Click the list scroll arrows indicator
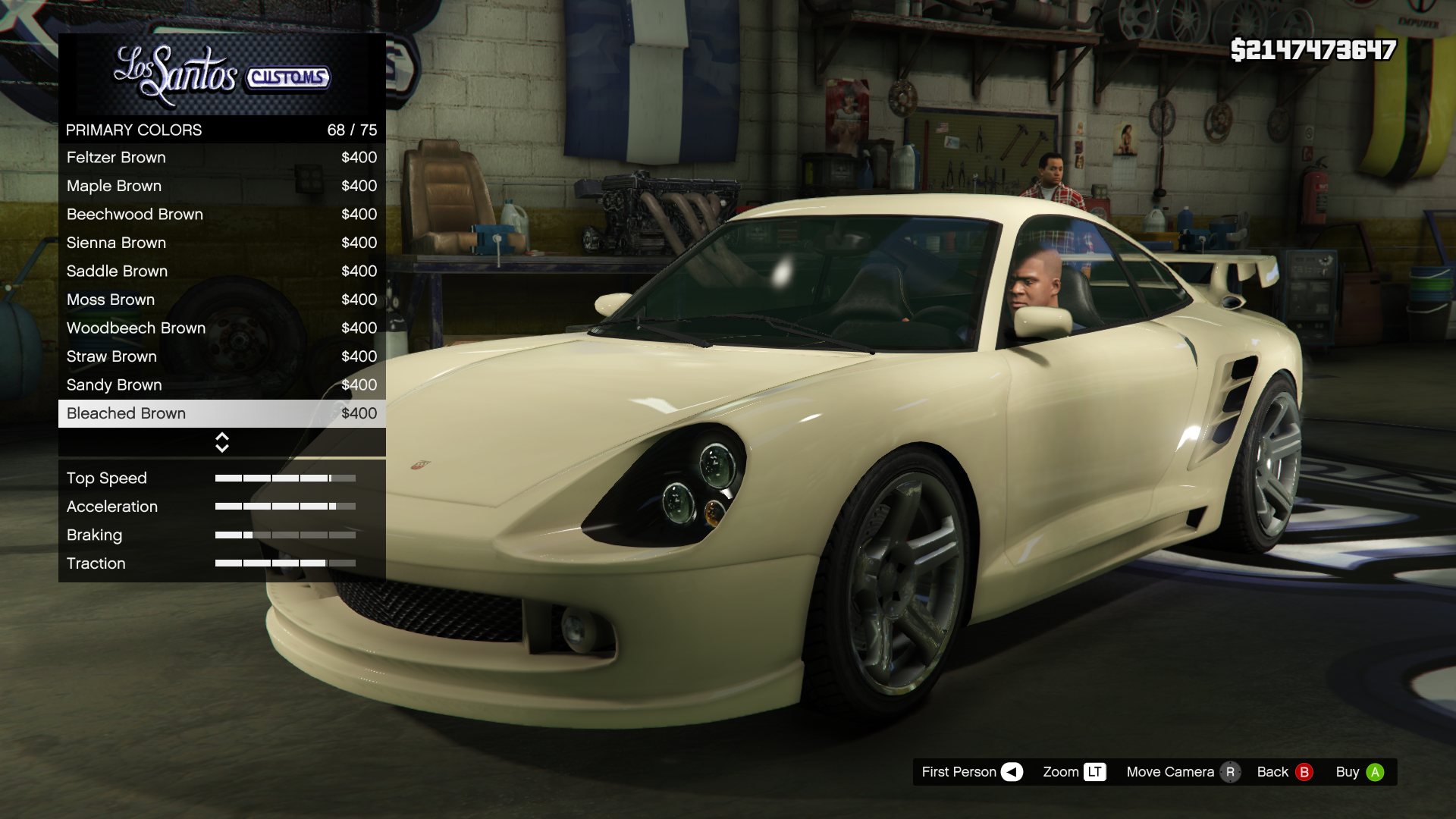Viewport: 1456px width, 819px height. [222, 443]
